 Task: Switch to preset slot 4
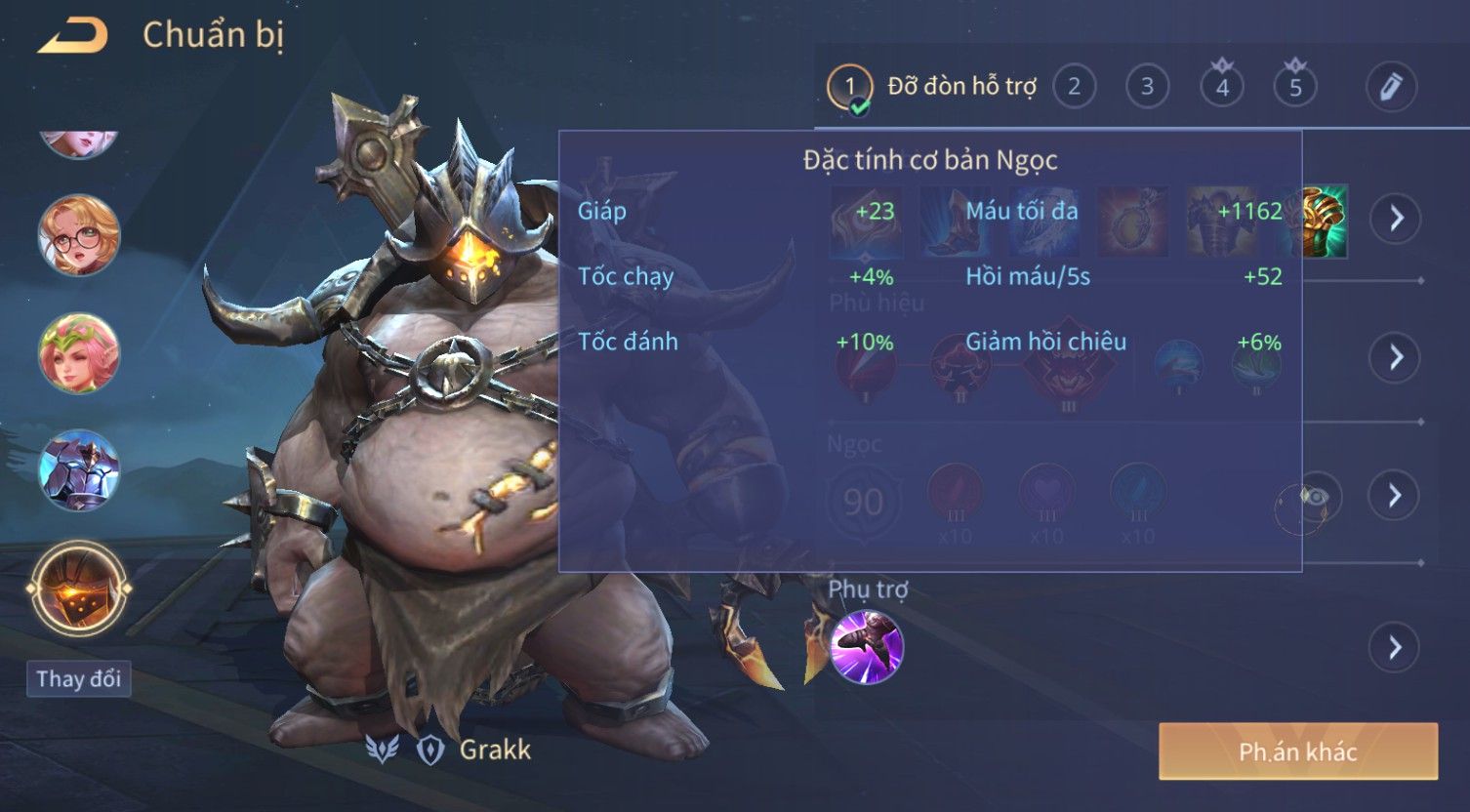click(x=1221, y=87)
